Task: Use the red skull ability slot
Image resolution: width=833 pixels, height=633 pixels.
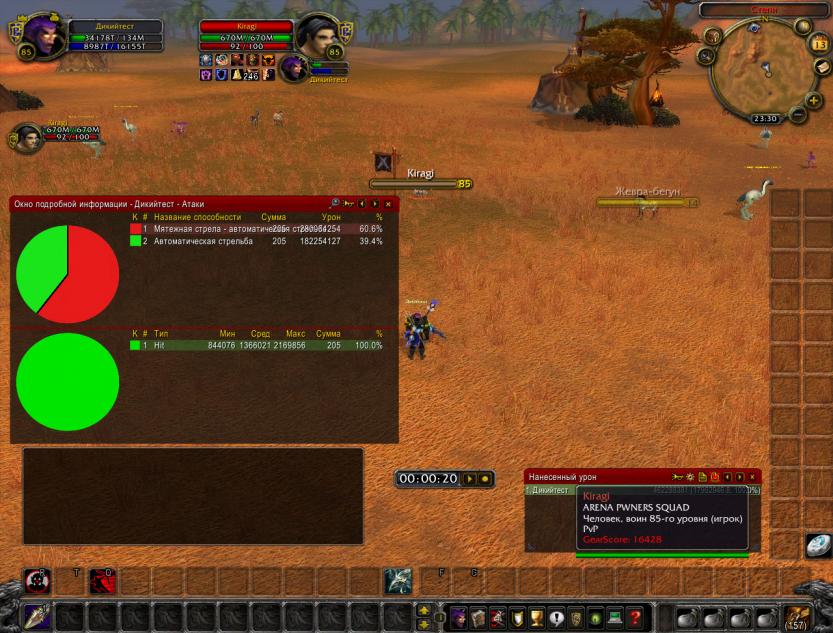Action: pyautogui.click(x=38, y=581)
